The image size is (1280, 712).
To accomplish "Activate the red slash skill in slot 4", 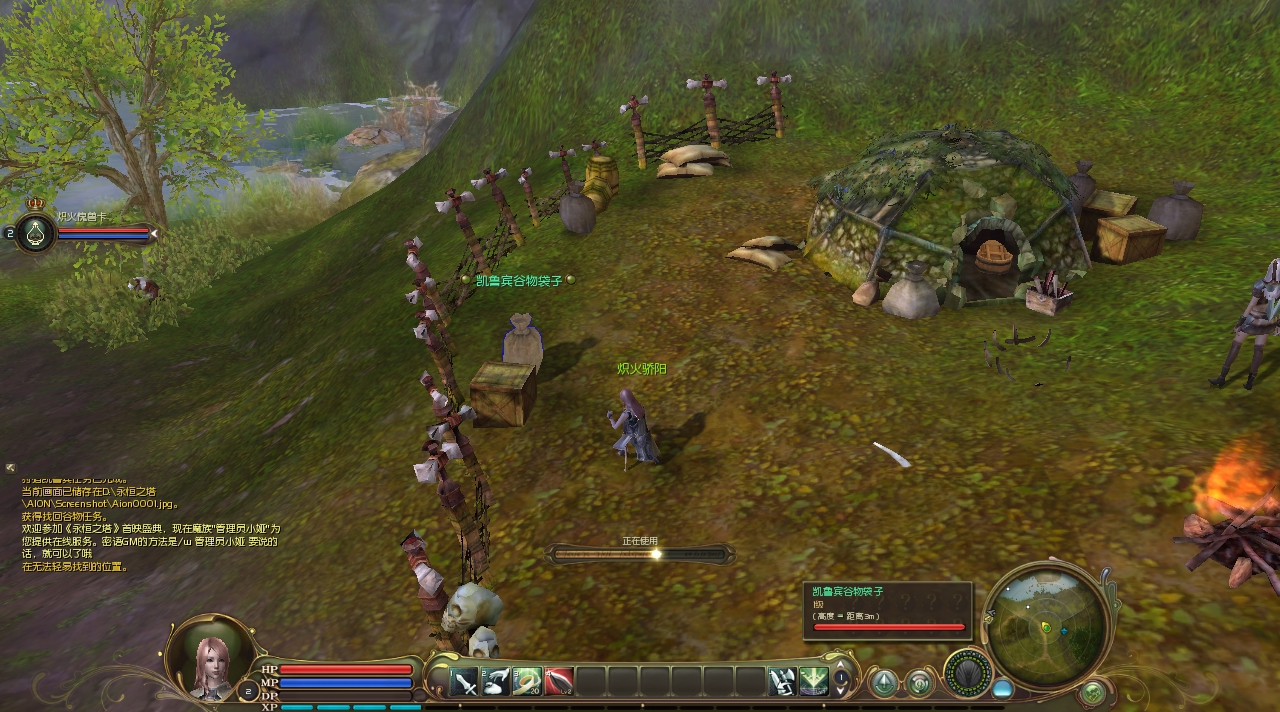I will [558, 682].
